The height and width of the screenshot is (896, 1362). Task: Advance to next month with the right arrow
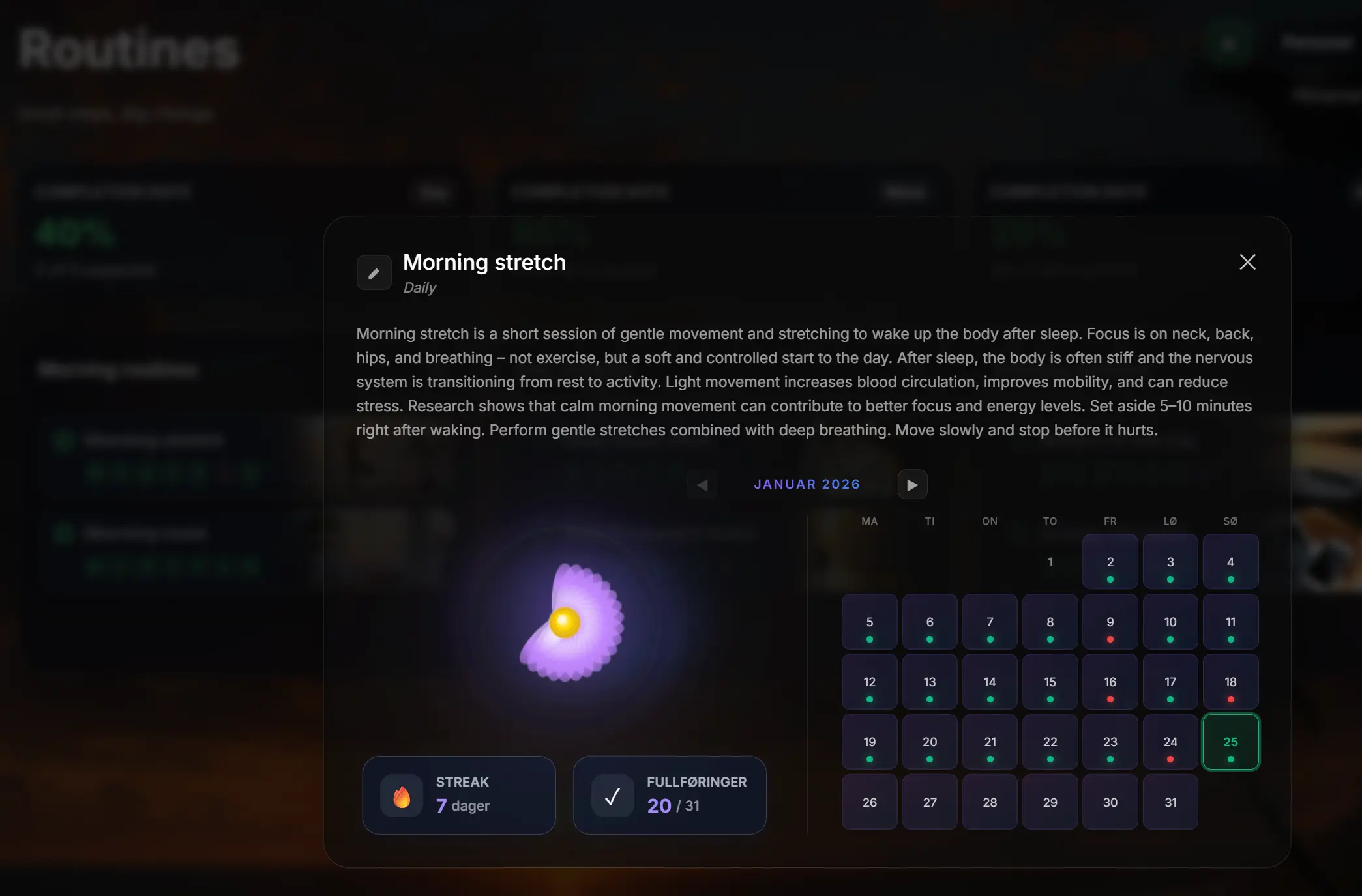(912, 484)
